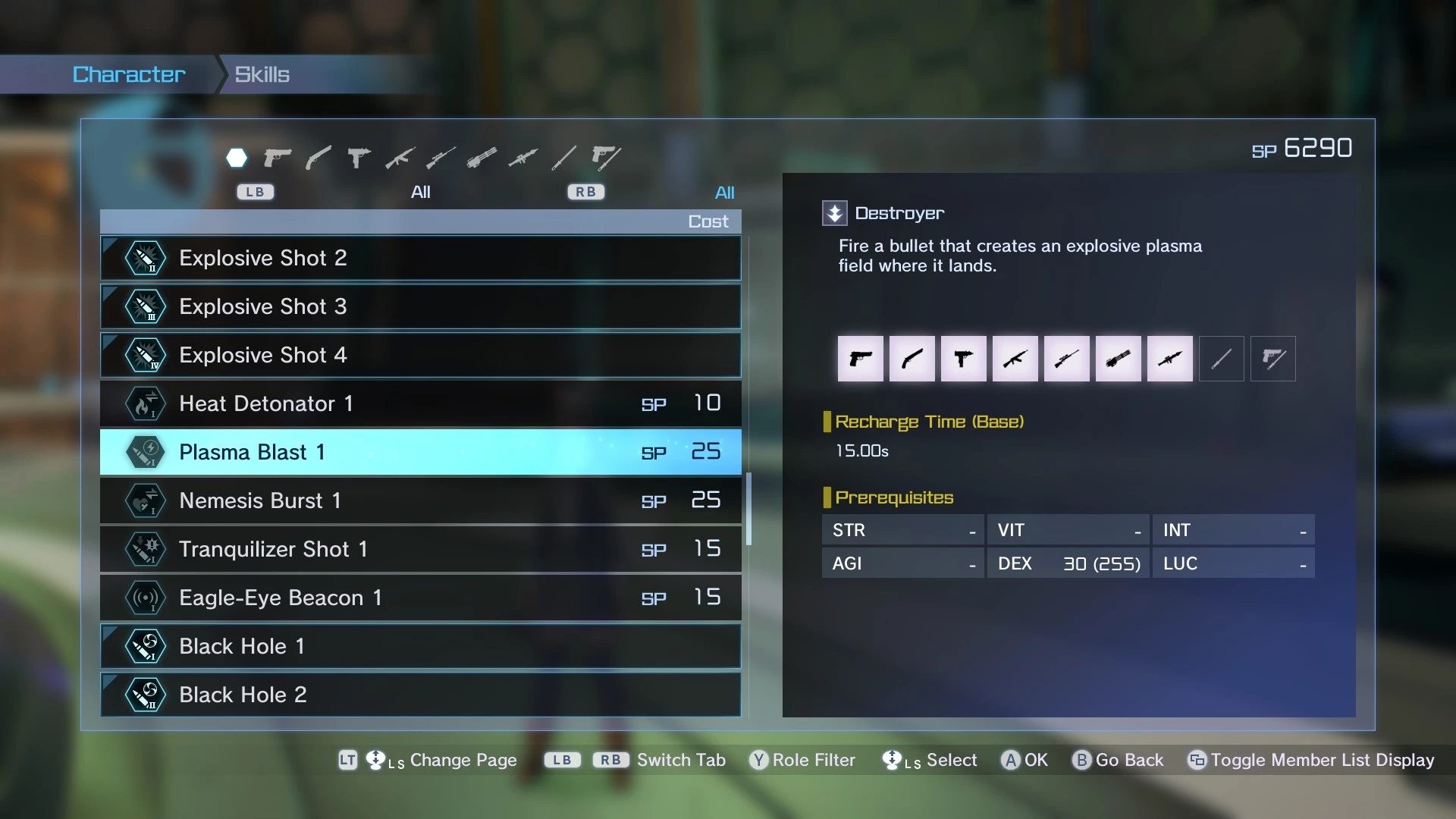Pick the Explosive Shot 4 entry
The image size is (1456, 819).
tap(420, 355)
